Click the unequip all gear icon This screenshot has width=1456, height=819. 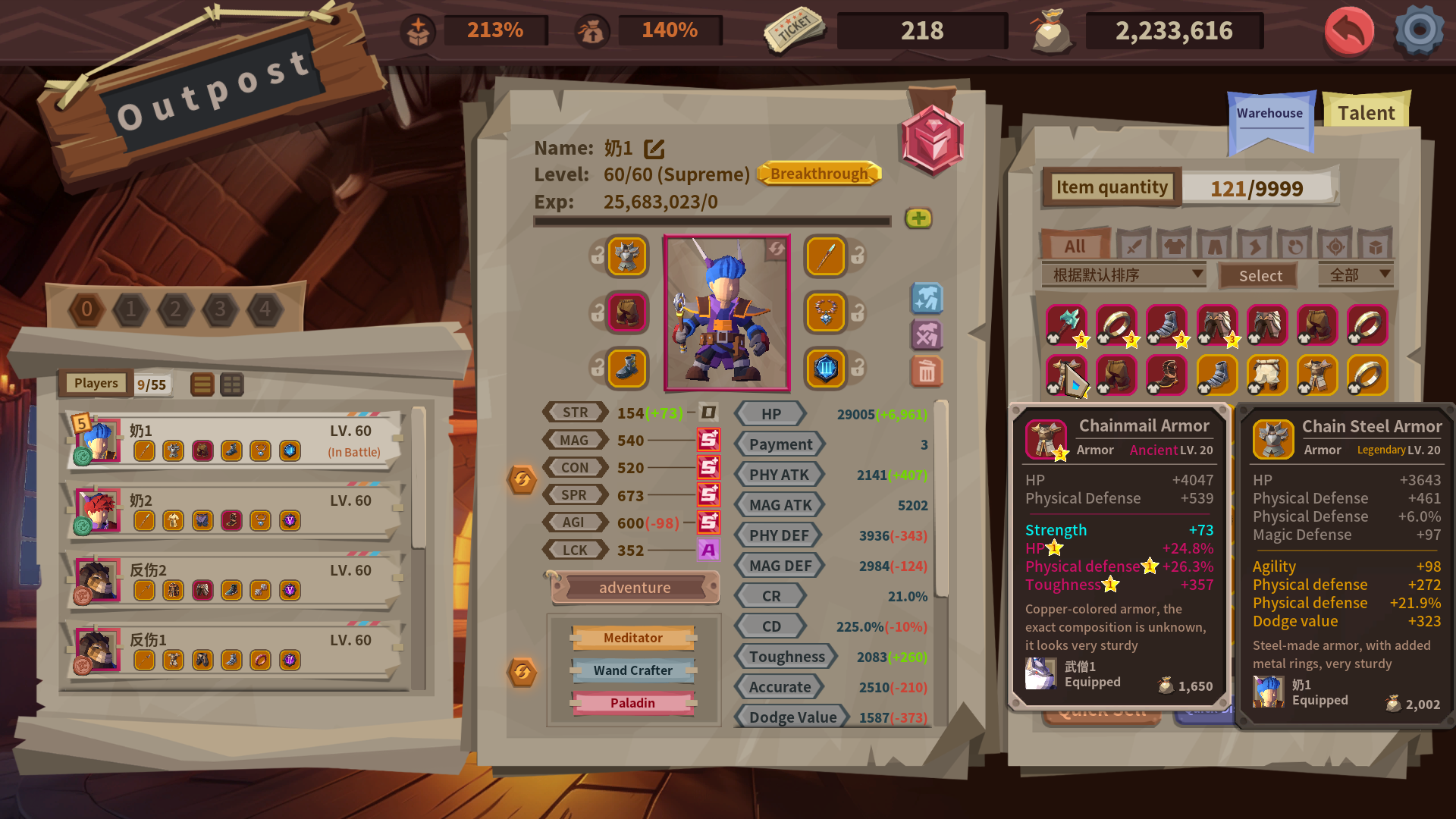click(927, 334)
